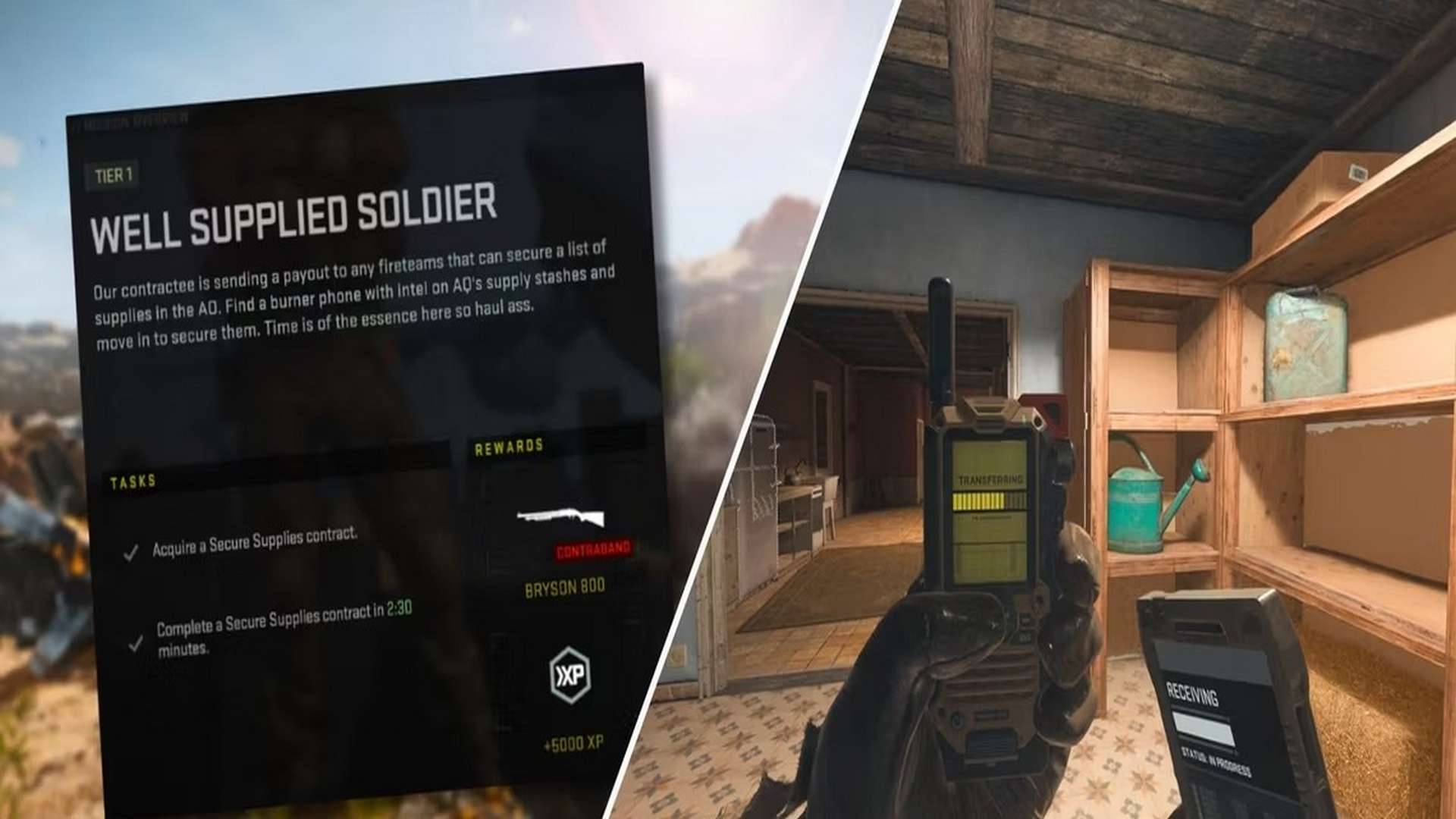Click the TIER 1 mission badge
The width and height of the screenshot is (1456, 819).
tap(112, 176)
